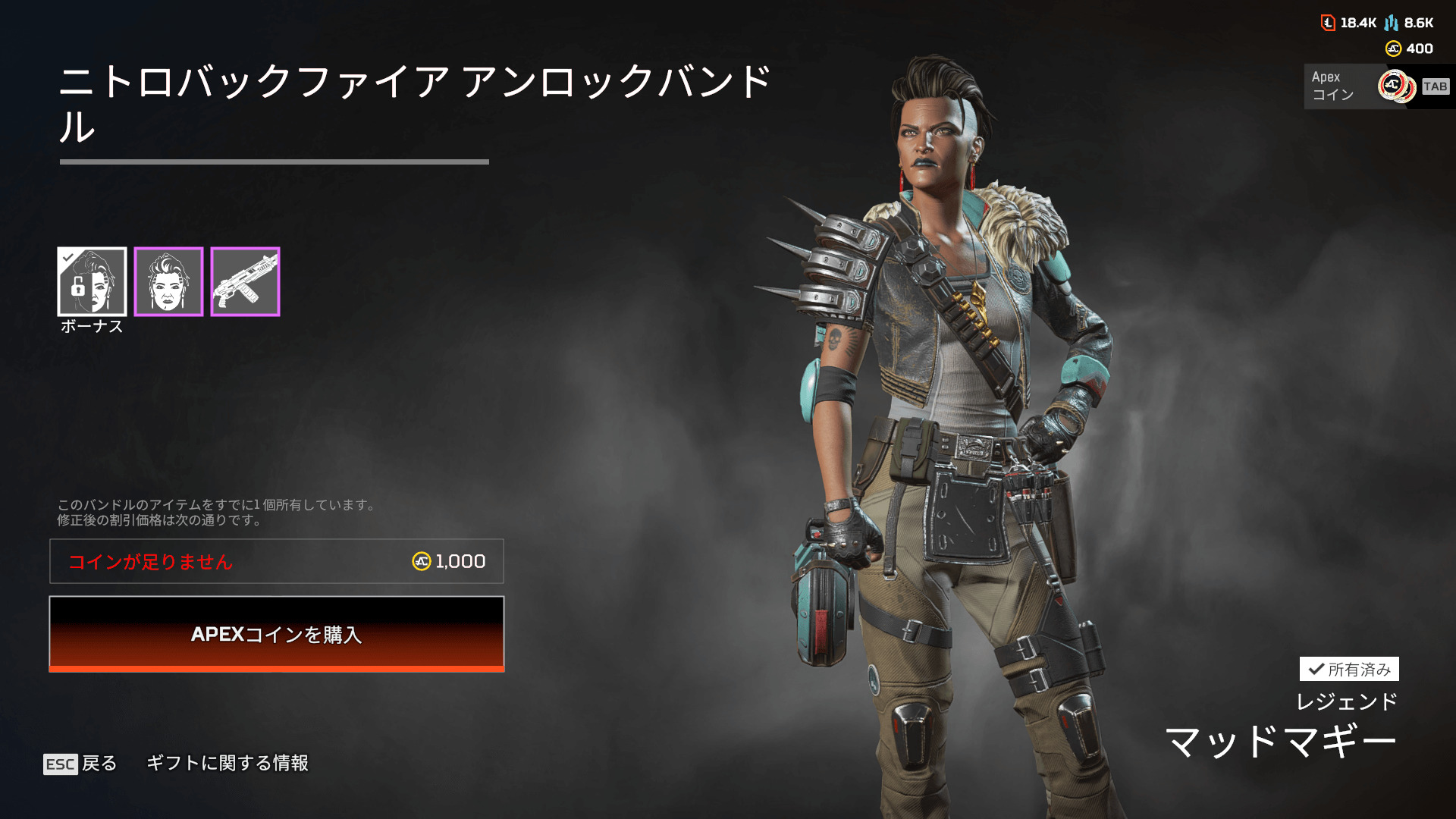Open ギフトに関する情報
The image size is (1456, 819).
tap(227, 763)
